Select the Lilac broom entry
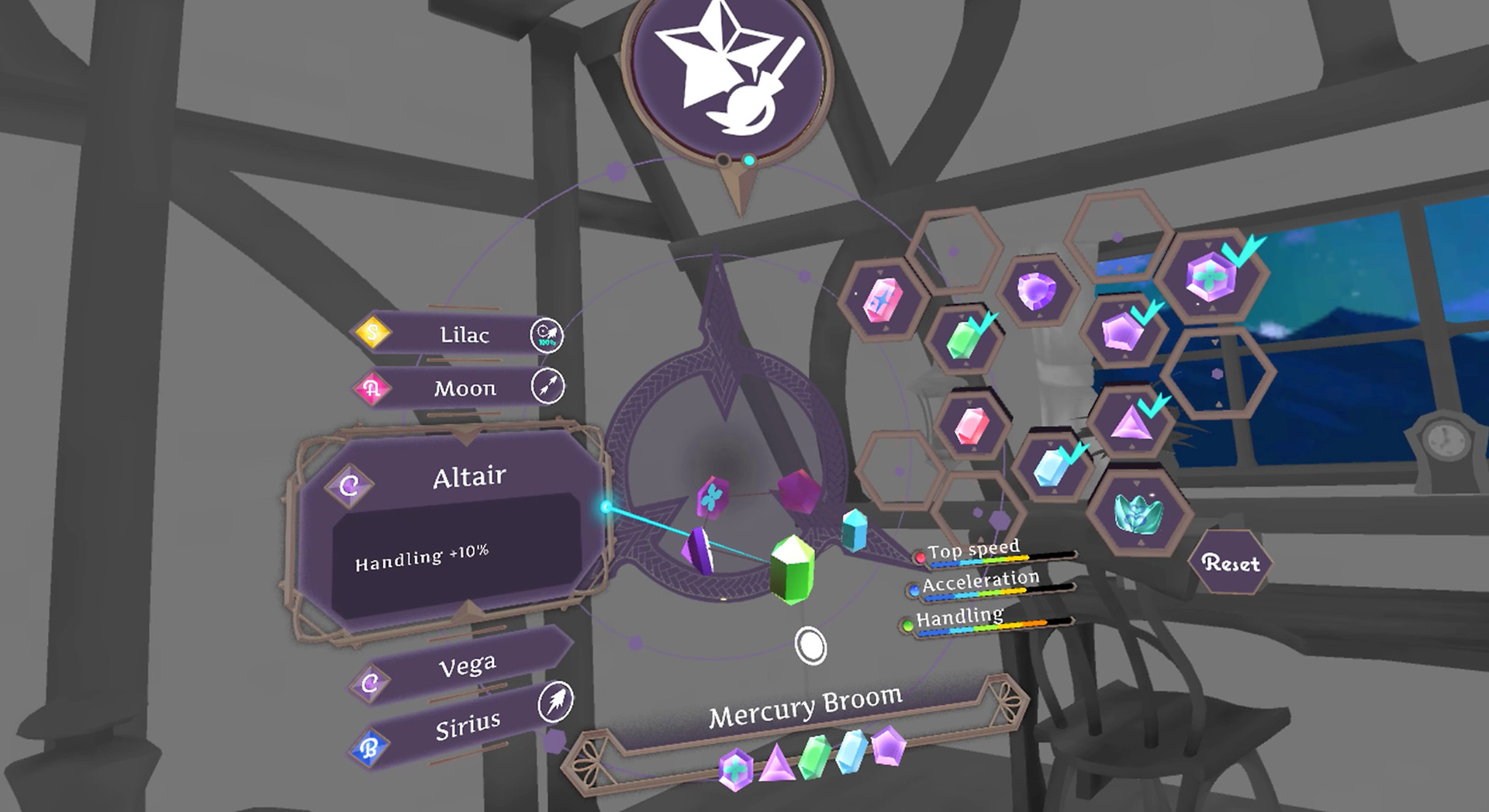The height and width of the screenshot is (812, 1489). click(465, 335)
